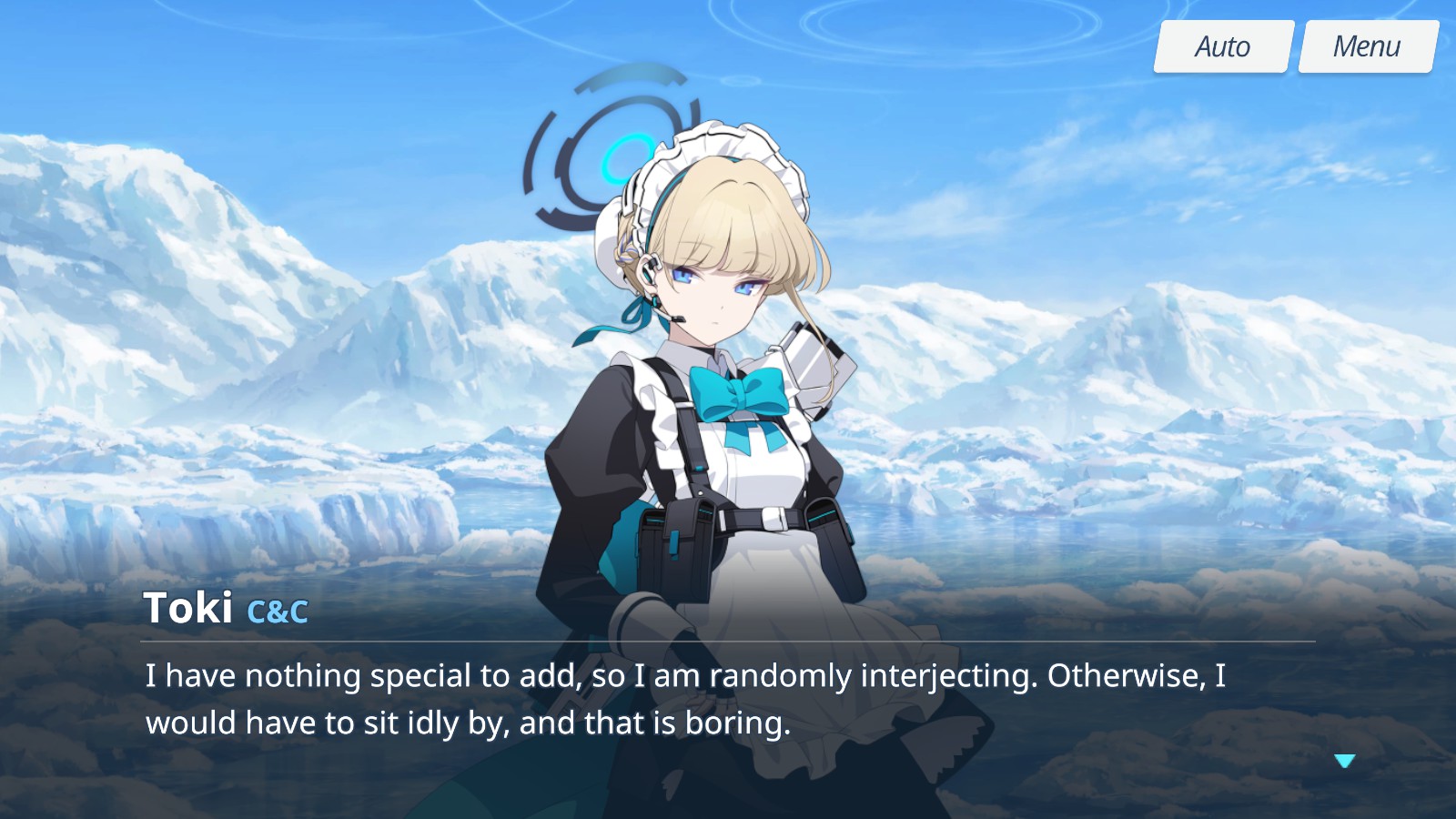Toggle Auto dialogue playback

pos(1223,46)
